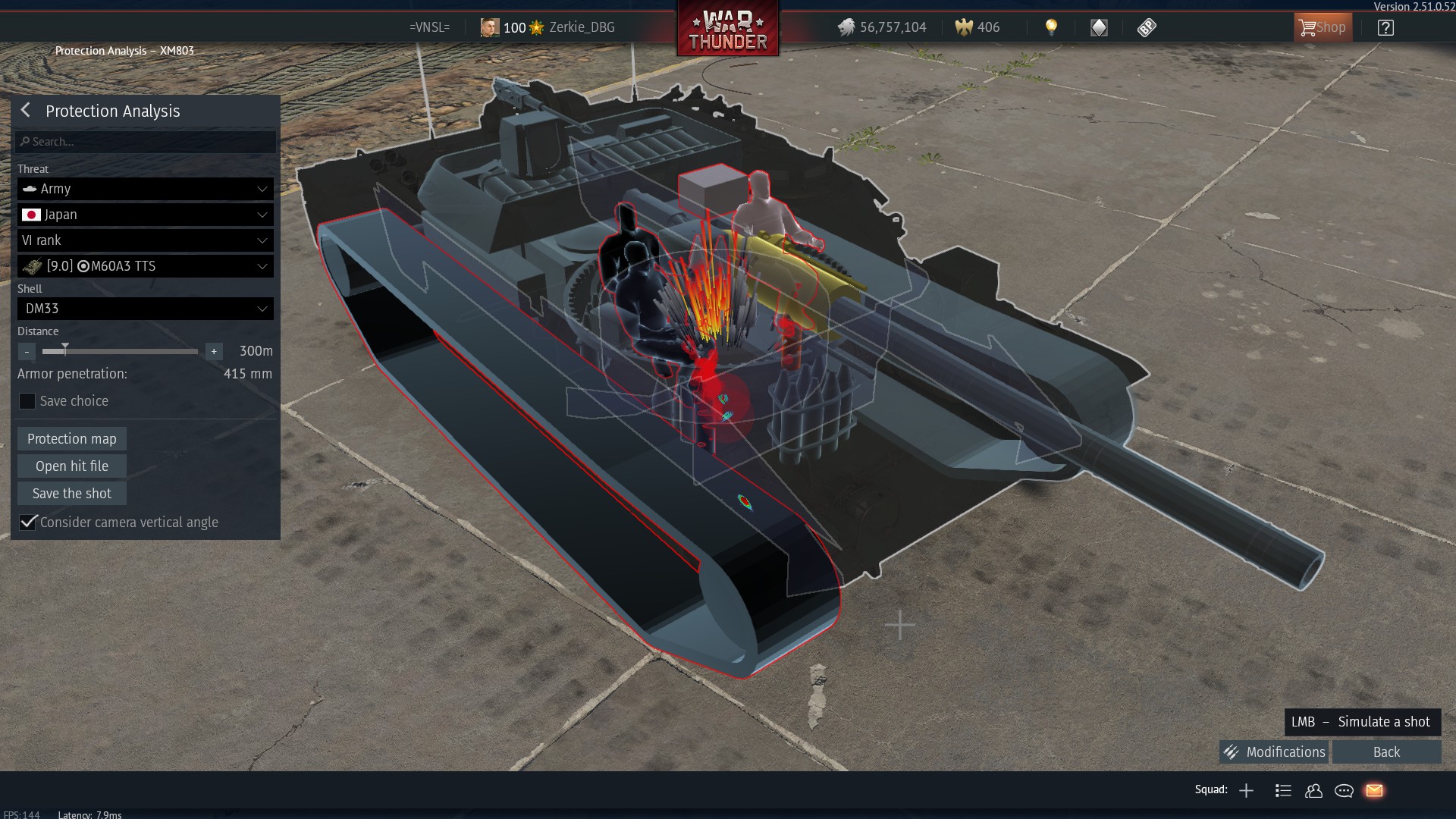The image size is (1456, 819).
Task: Open hit file
Action: pos(72,466)
